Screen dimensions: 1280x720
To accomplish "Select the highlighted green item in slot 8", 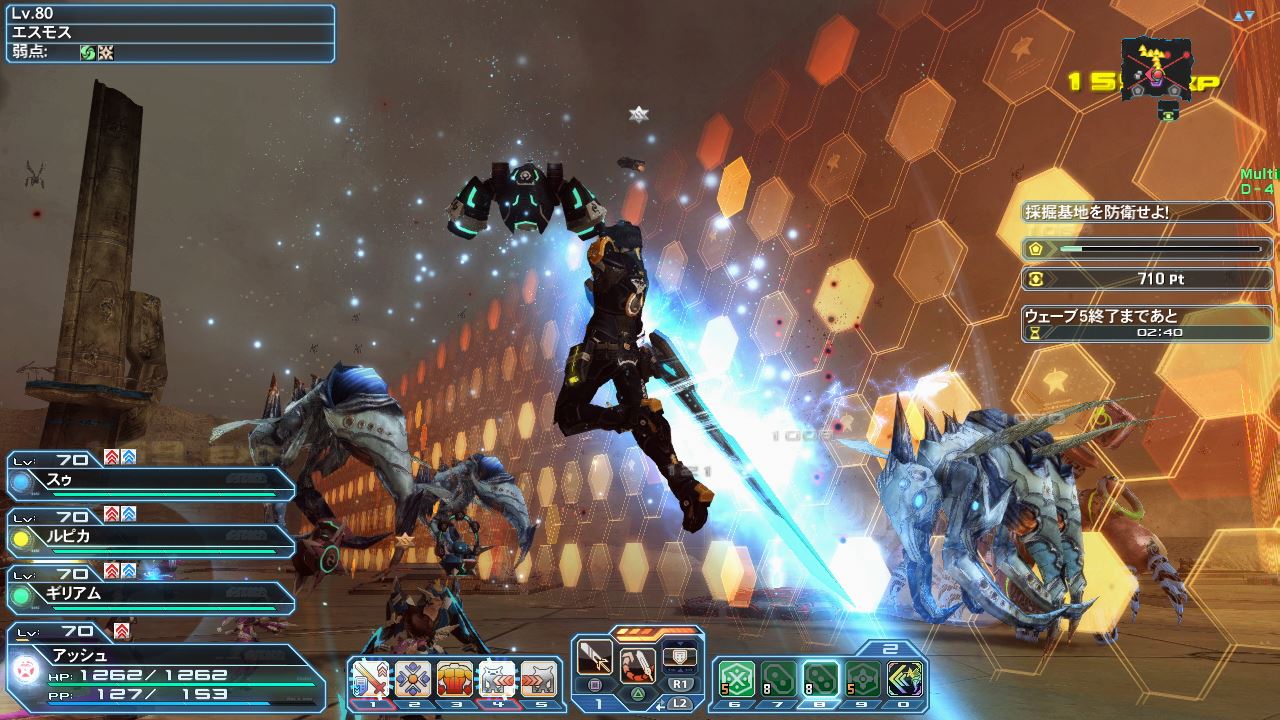I will pos(820,679).
